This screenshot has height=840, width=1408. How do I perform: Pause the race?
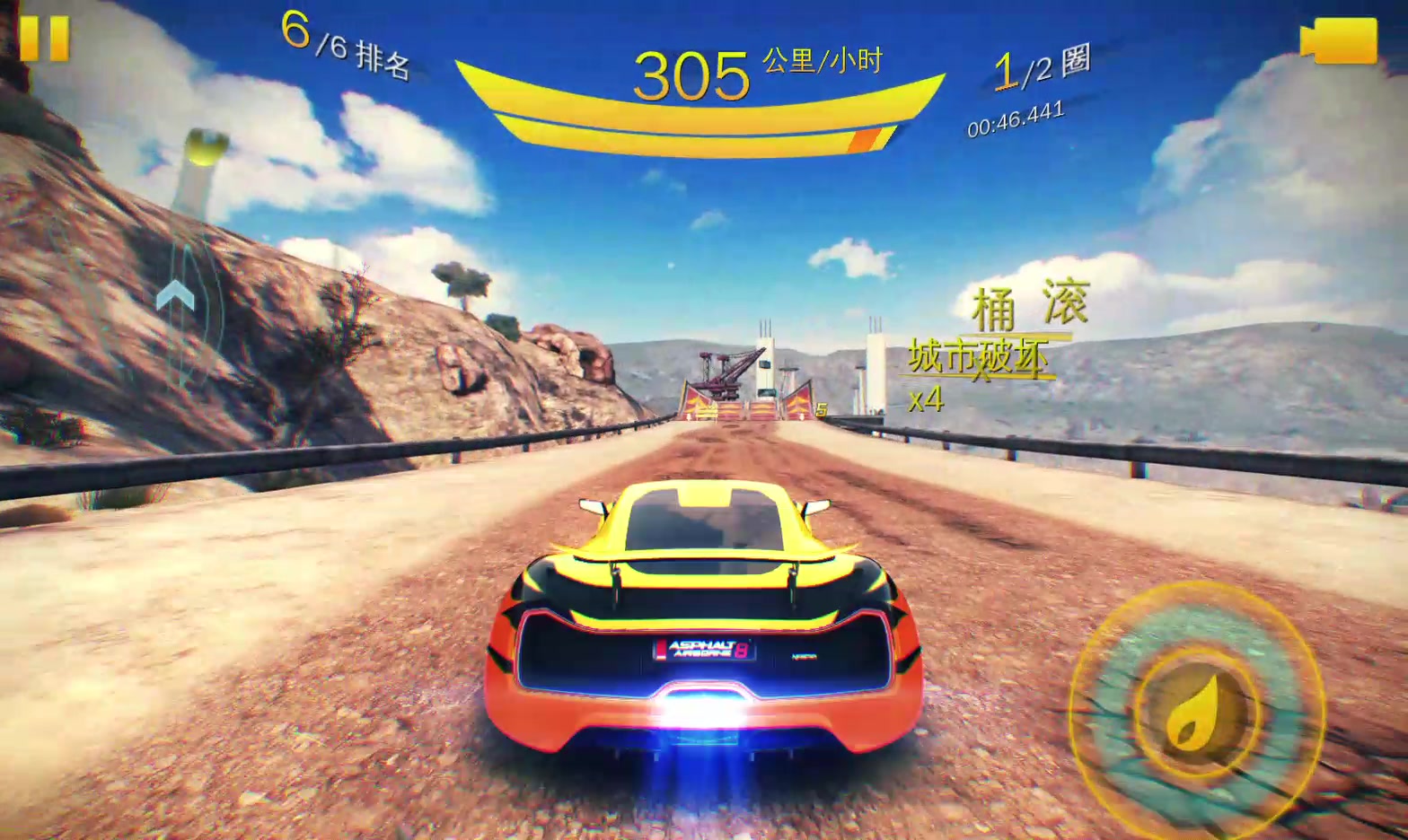(44, 39)
